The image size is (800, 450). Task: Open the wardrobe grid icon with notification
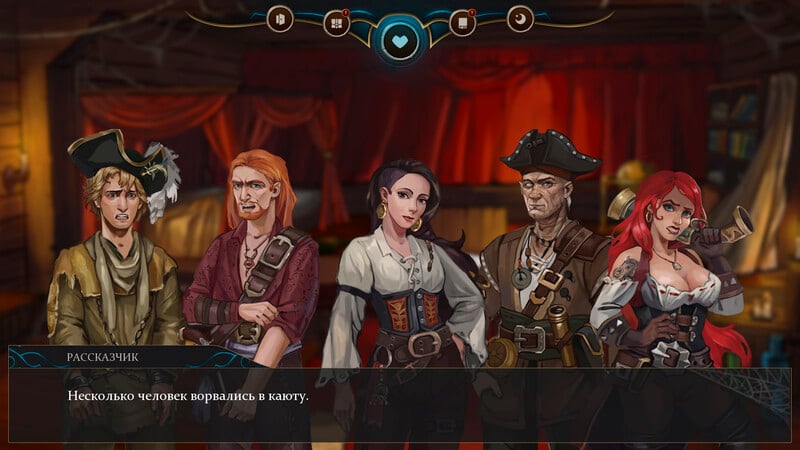coord(336,22)
